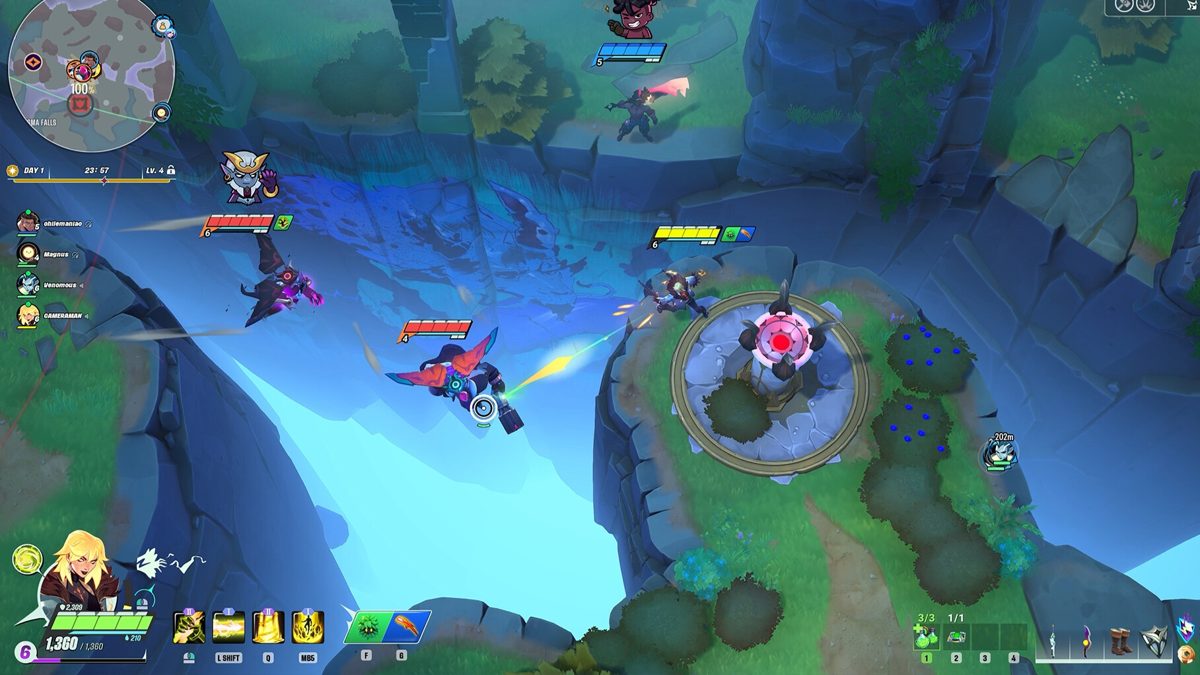Image resolution: width=1200 pixels, height=675 pixels.
Task: Inspect the silver shield equipment slot
Action: (x=1155, y=638)
